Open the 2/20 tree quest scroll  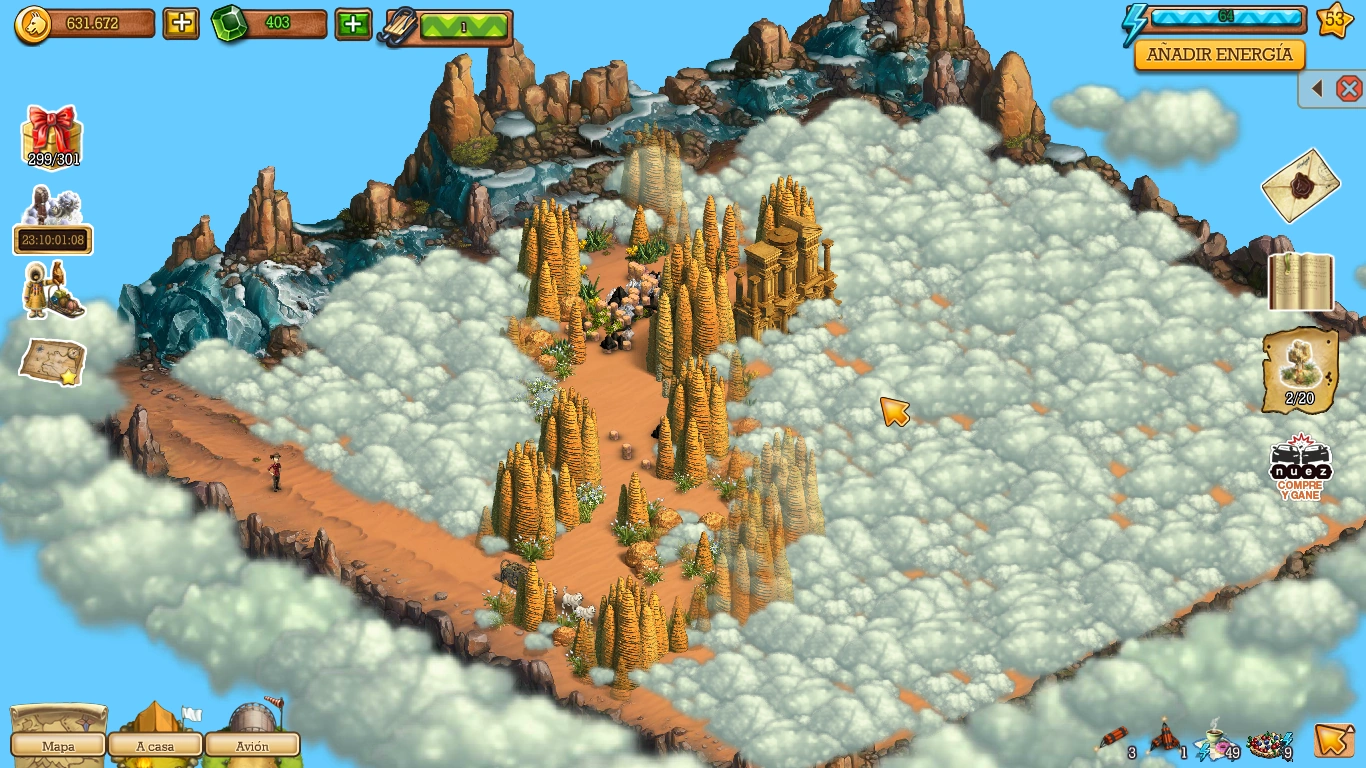(x=1300, y=370)
